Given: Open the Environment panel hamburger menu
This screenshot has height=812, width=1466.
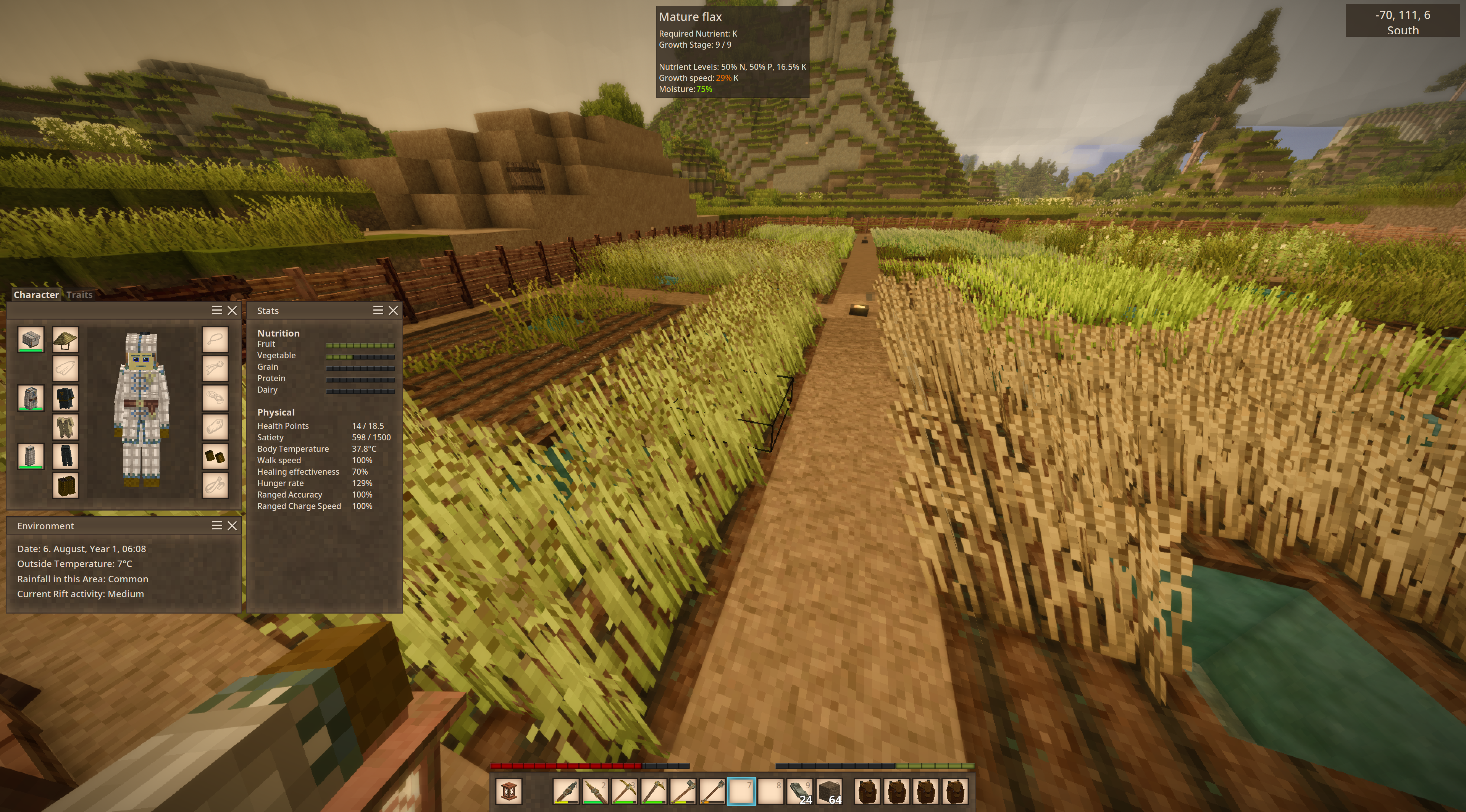Looking at the screenshot, I should pos(217,526).
